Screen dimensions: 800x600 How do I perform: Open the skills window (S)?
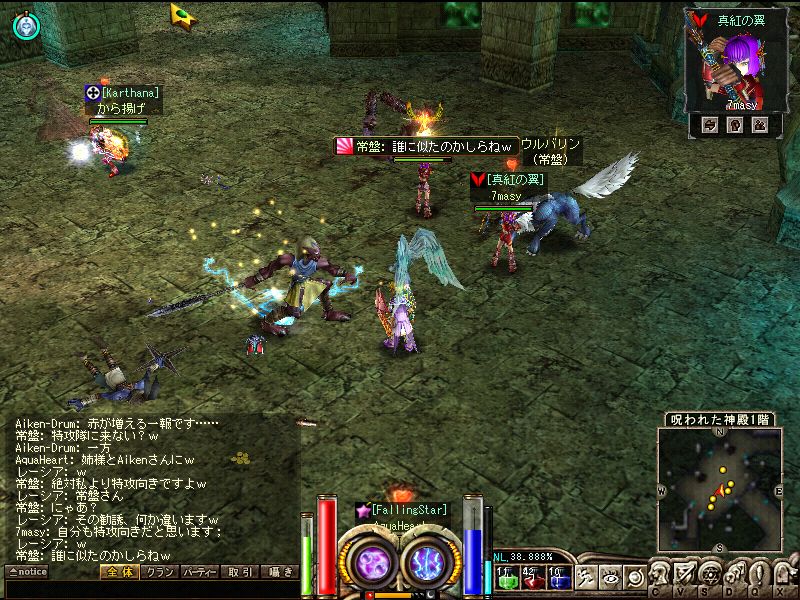pos(709,577)
